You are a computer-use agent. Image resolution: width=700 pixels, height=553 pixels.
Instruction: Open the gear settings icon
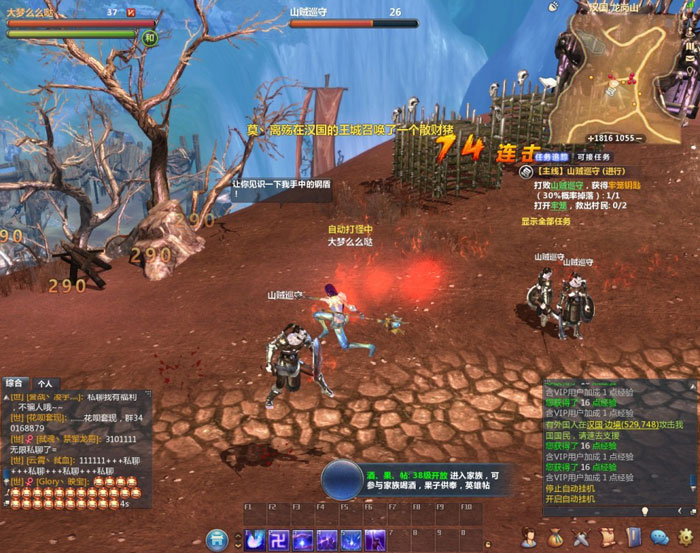tap(684, 539)
